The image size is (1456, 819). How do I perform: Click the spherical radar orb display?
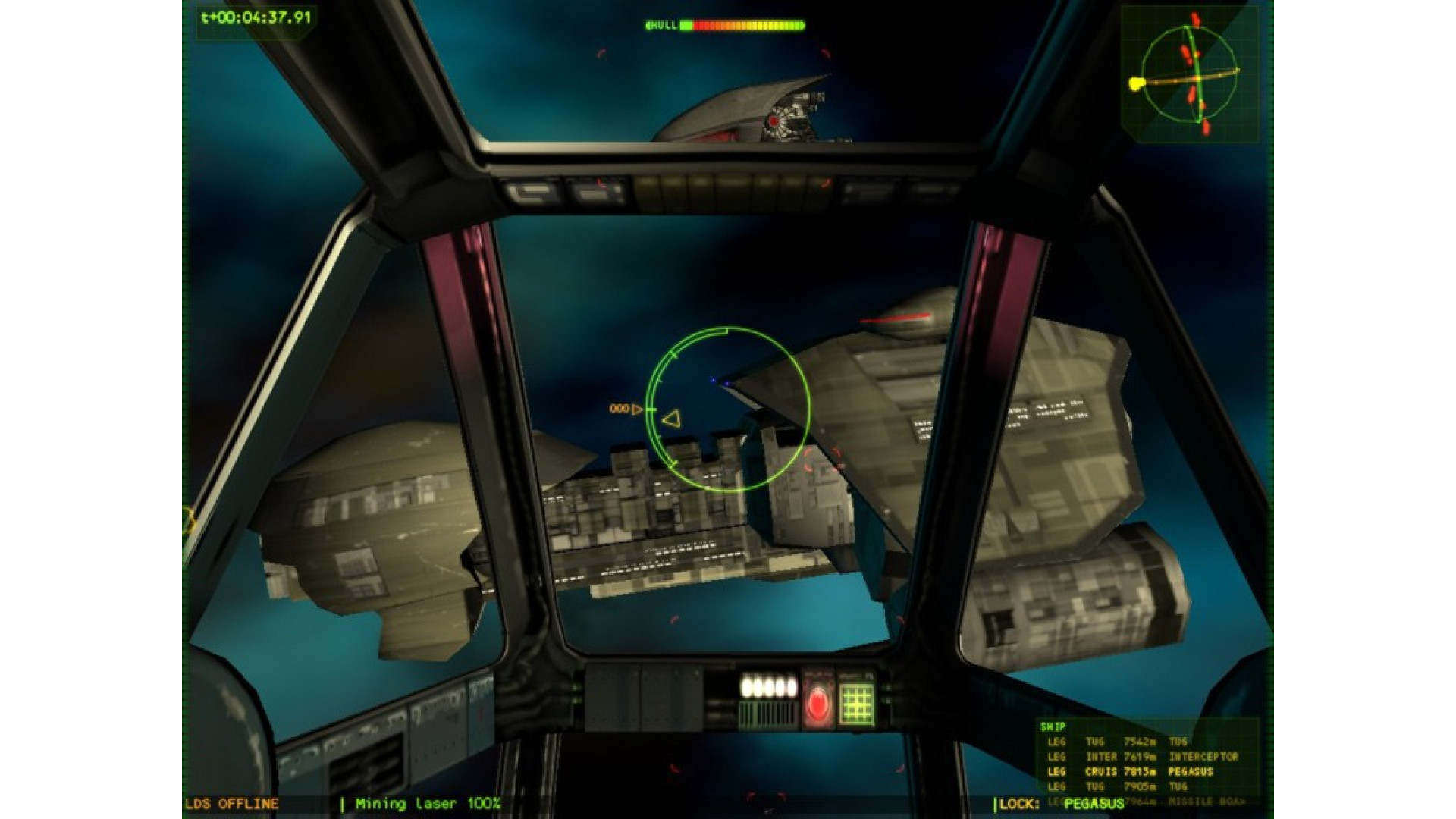[1189, 75]
